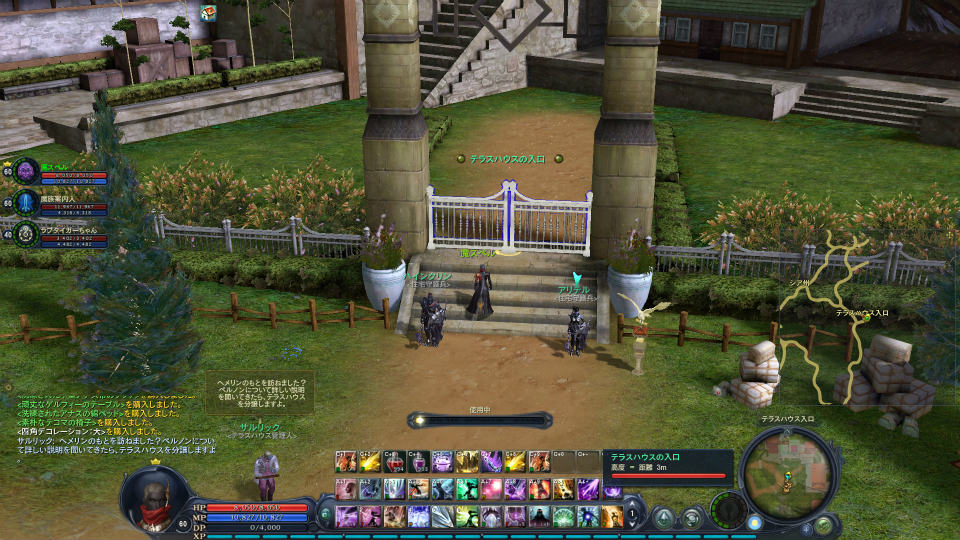This screenshot has width=960, height=540.
Task: Click the glowing blue orb below the minimap
Action: pos(754,522)
